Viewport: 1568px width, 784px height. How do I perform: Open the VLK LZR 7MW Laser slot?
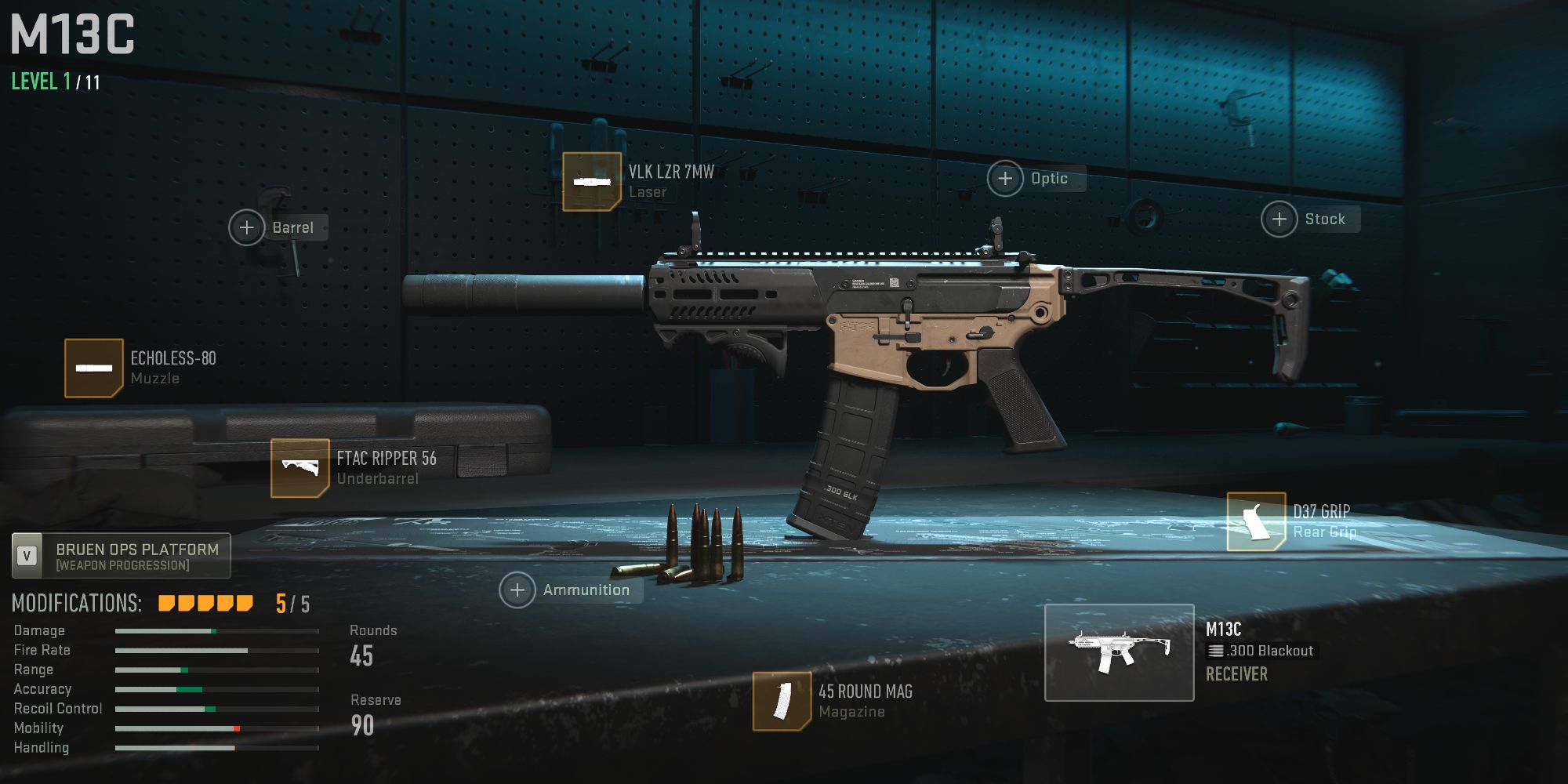click(592, 180)
